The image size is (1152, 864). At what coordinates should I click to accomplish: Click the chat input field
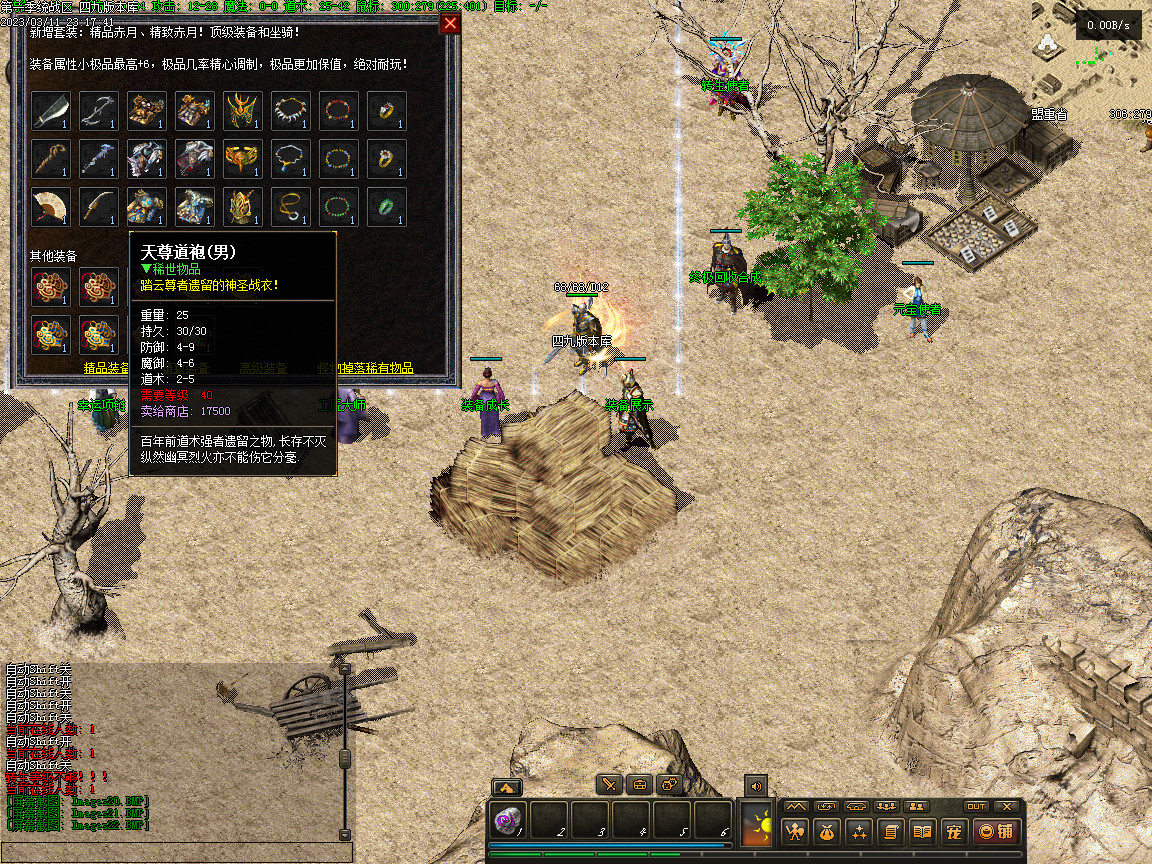[176, 854]
